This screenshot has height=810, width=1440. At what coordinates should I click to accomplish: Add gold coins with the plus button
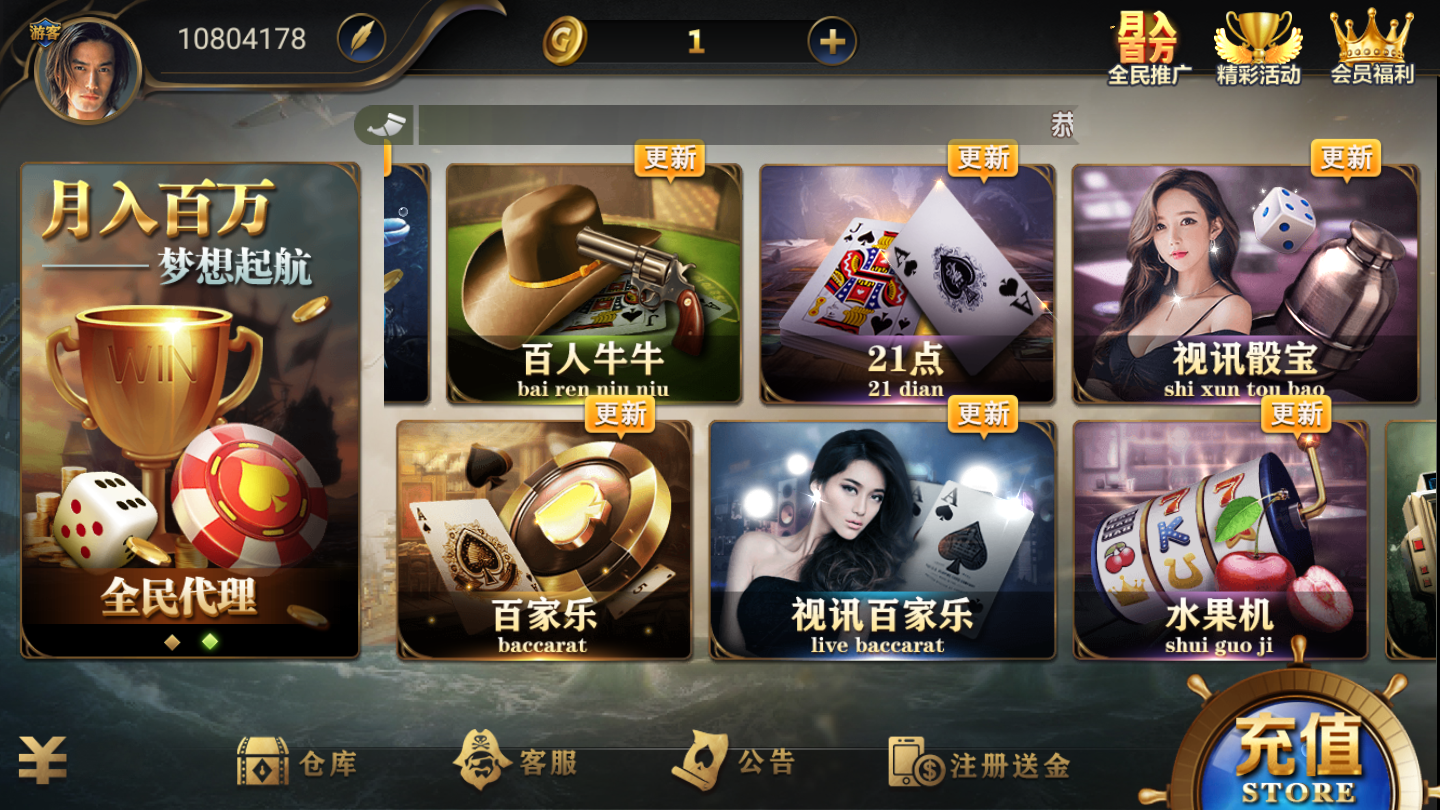click(x=832, y=41)
